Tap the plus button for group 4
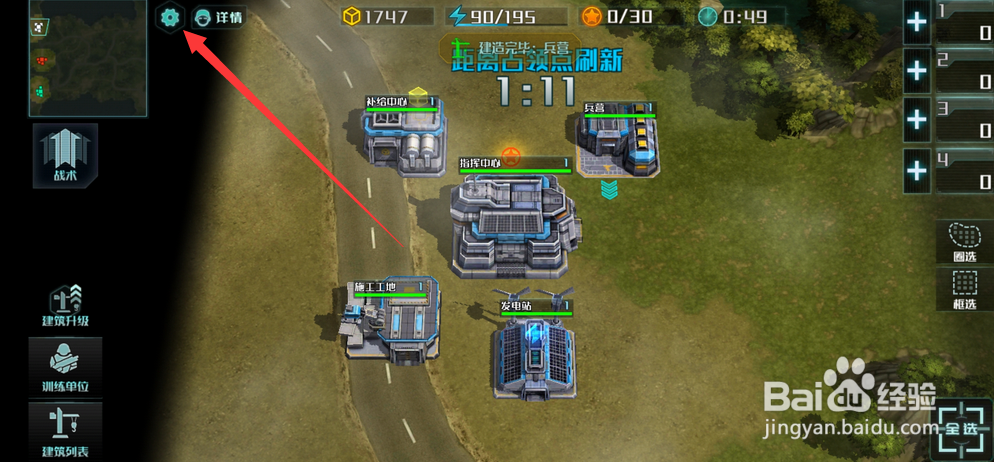 (917, 170)
